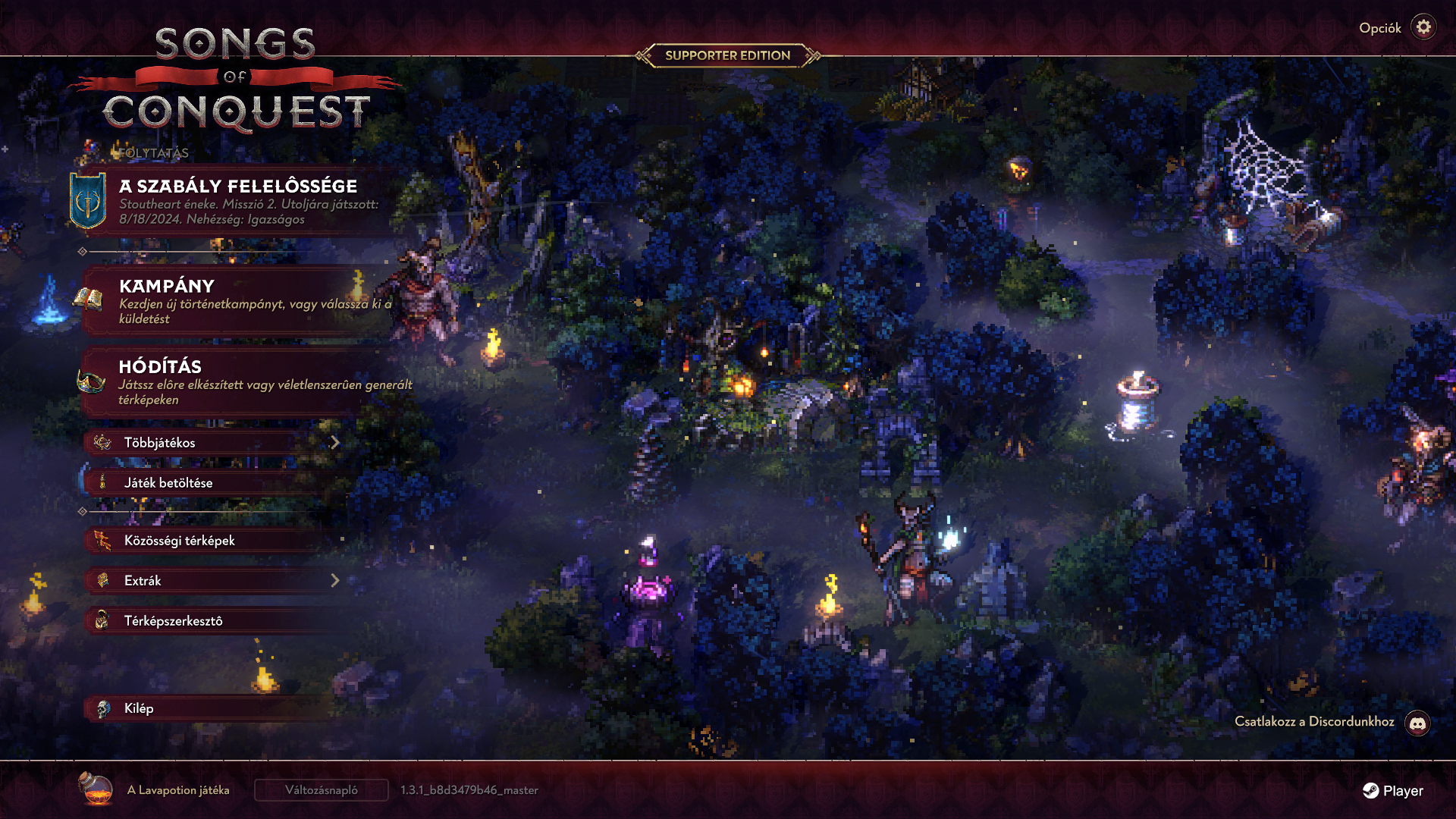Click the A Lavapotion játéka credit
1456x819 pixels.
(177, 790)
